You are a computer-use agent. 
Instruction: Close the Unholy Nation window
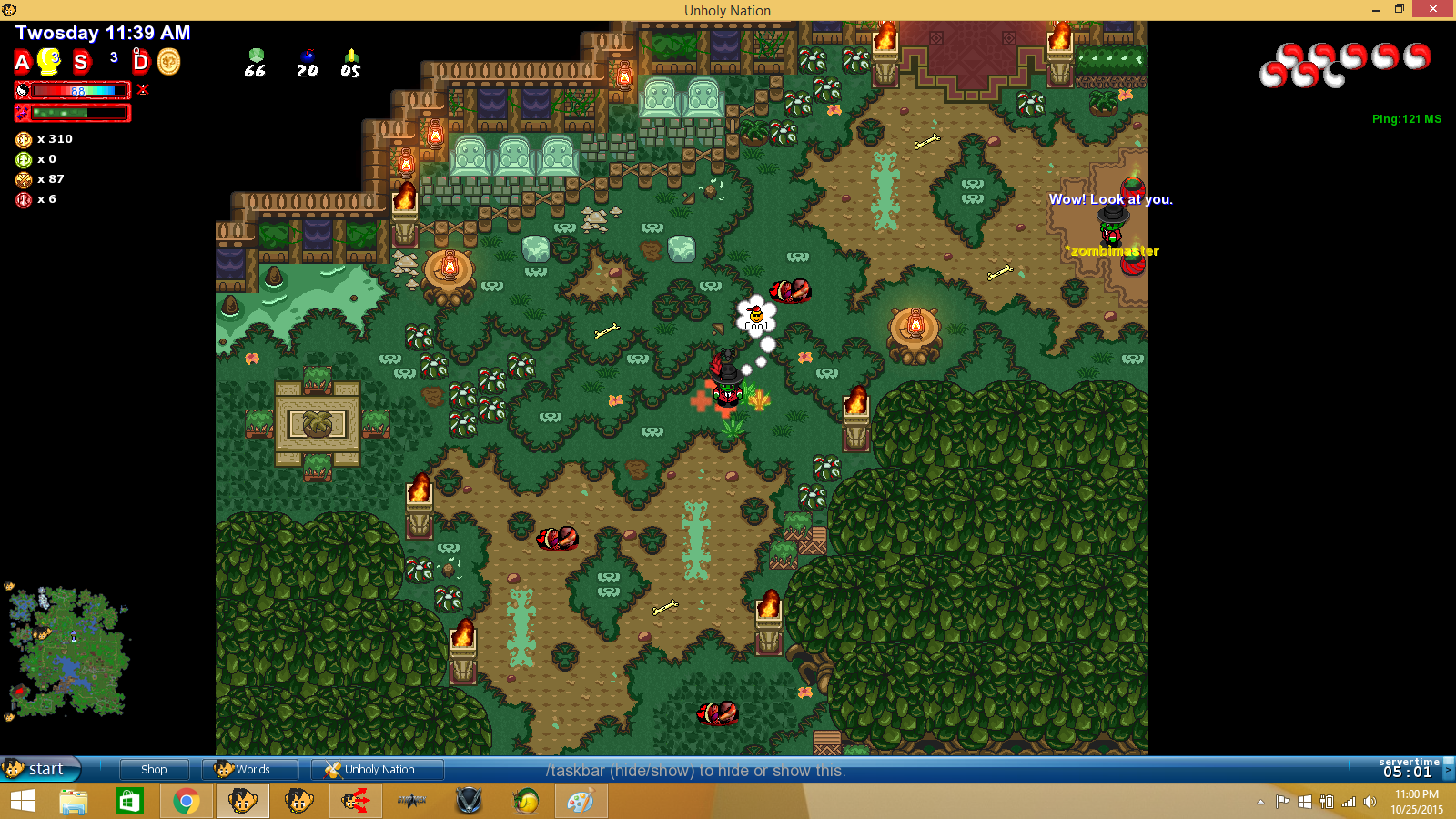tap(1434, 9)
